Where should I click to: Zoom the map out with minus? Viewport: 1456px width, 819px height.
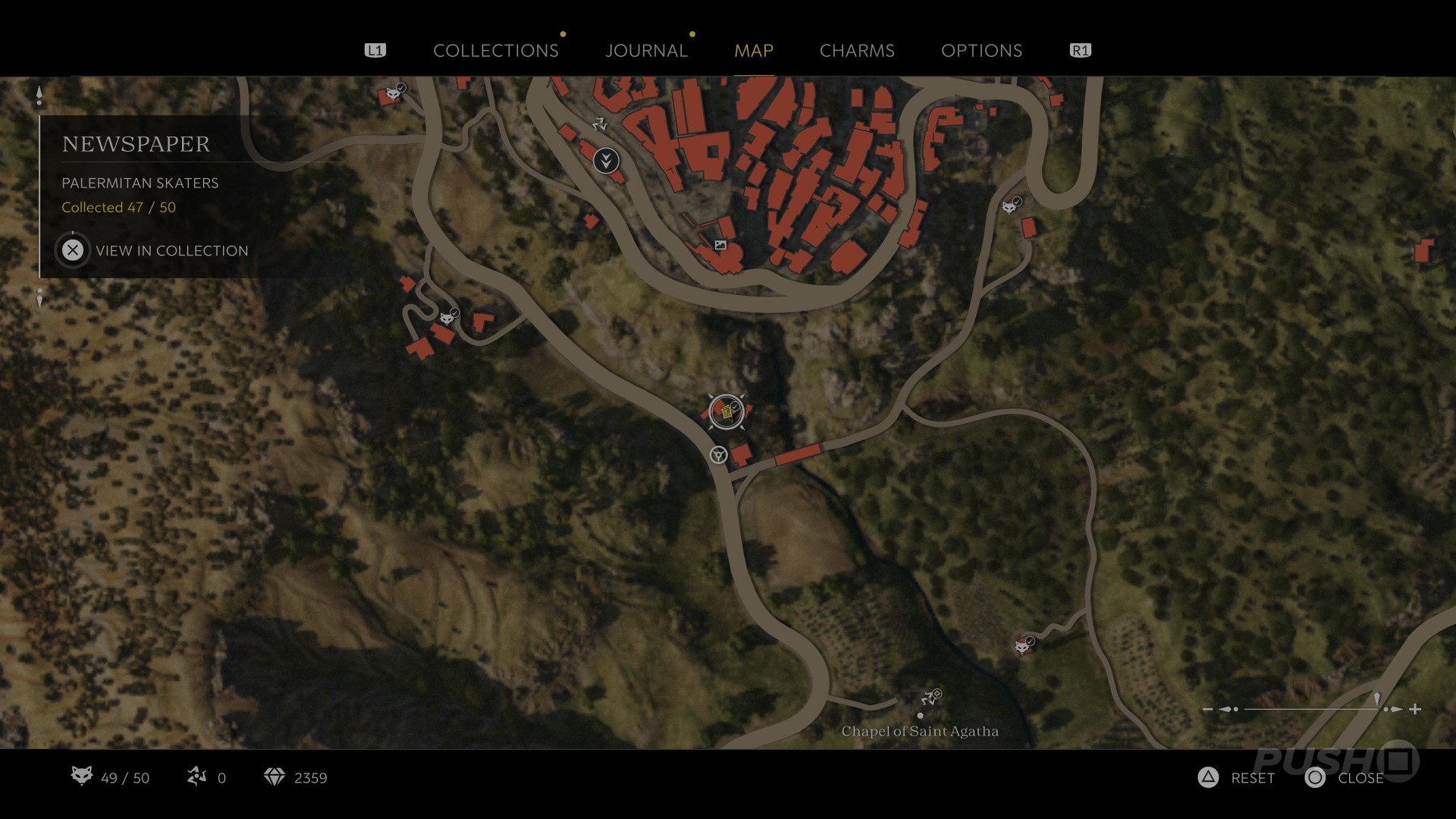click(x=1208, y=709)
